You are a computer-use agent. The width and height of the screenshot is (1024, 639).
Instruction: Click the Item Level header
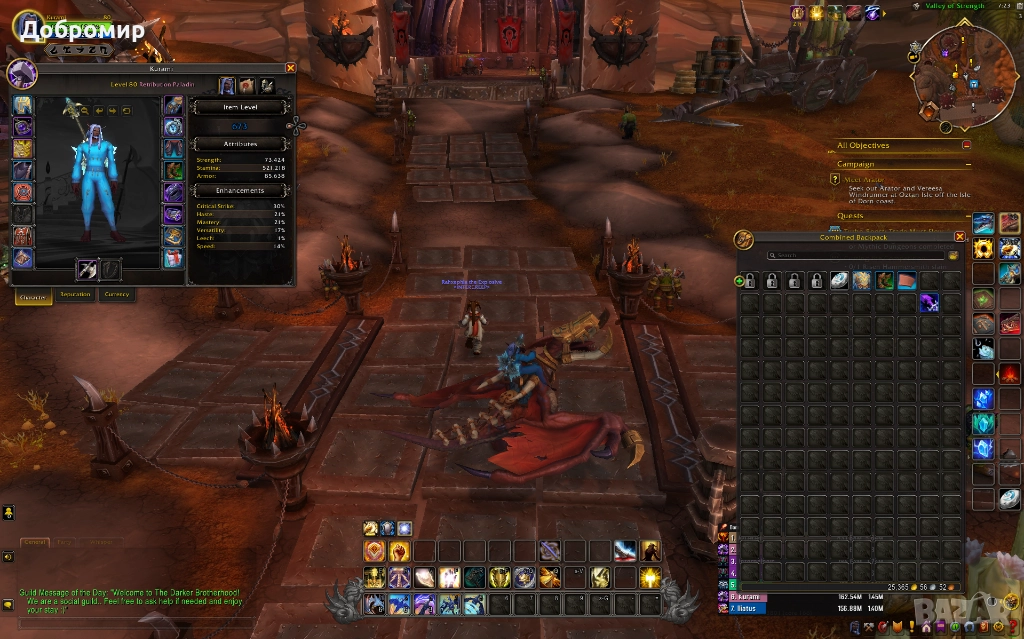(240, 107)
